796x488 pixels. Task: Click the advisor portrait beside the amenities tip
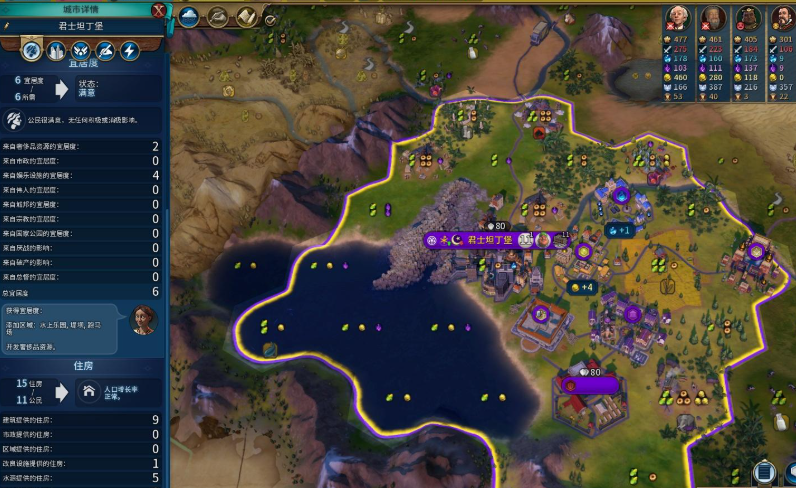click(x=144, y=320)
